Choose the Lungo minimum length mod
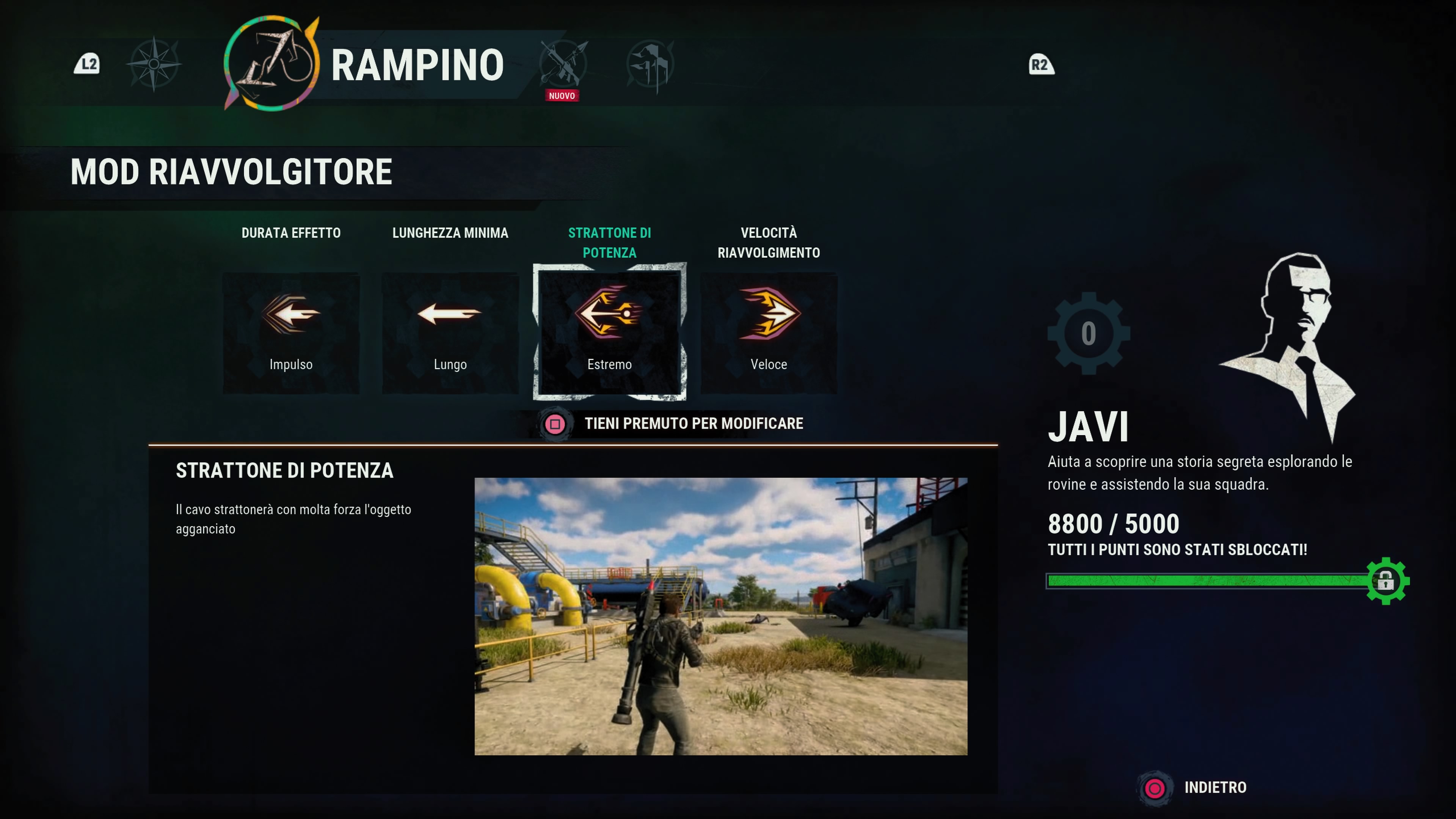This screenshot has width=1456, height=819. [x=450, y=333]
